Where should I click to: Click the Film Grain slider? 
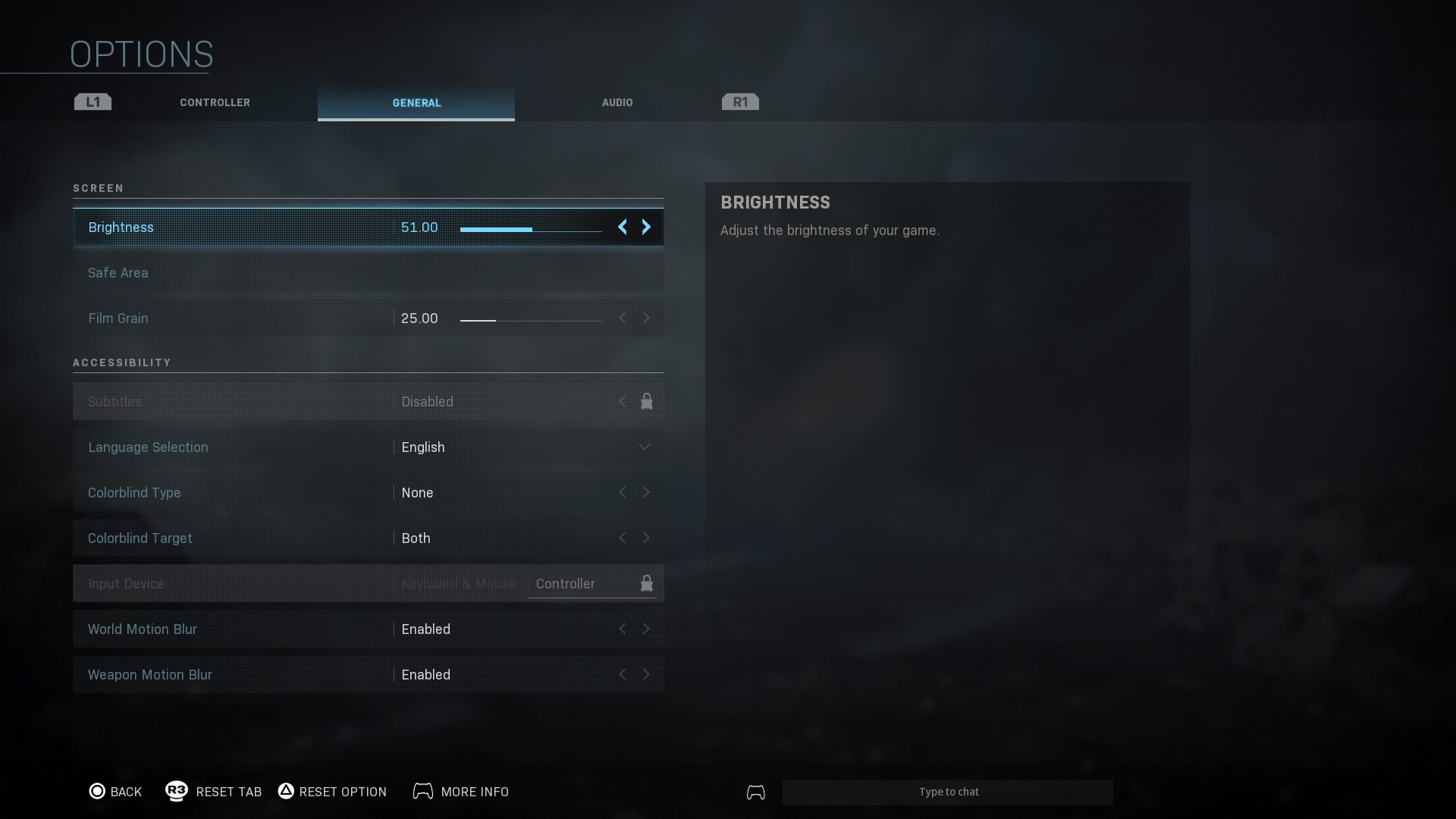pyautogui.click(x=531, y=318)
